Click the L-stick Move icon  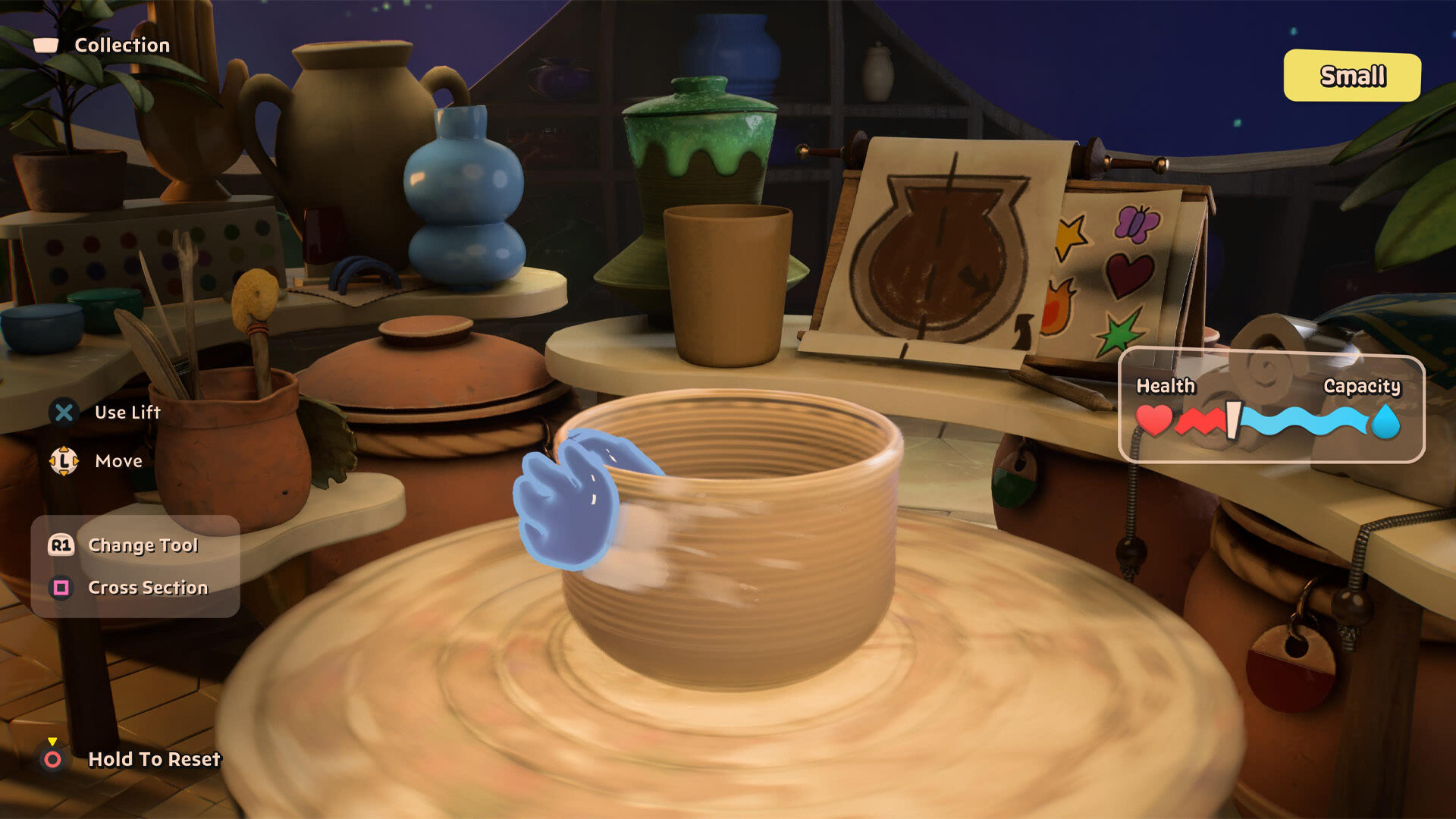(64, 460)
